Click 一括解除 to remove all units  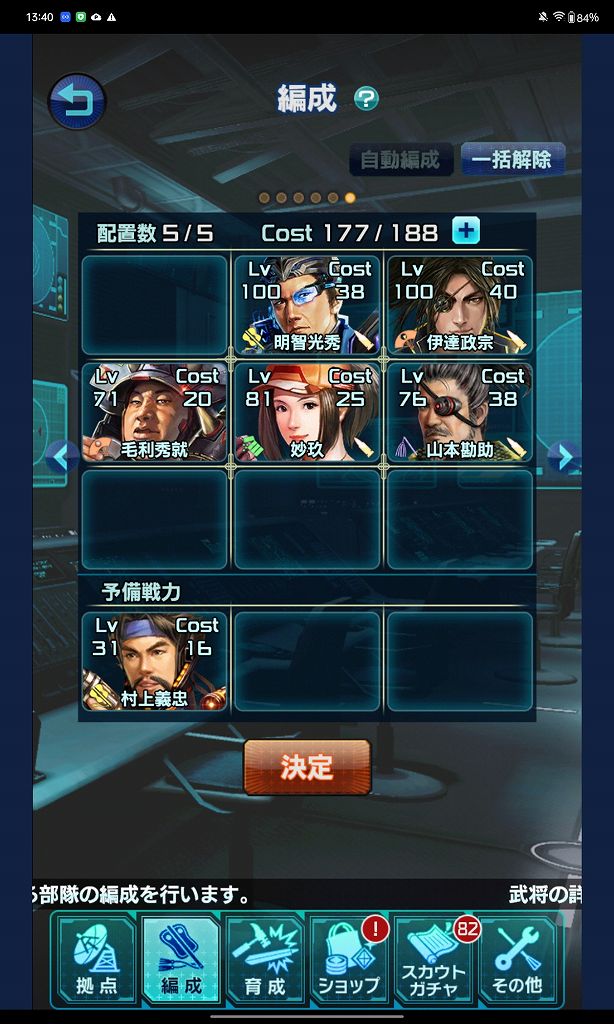click(512, 160)
